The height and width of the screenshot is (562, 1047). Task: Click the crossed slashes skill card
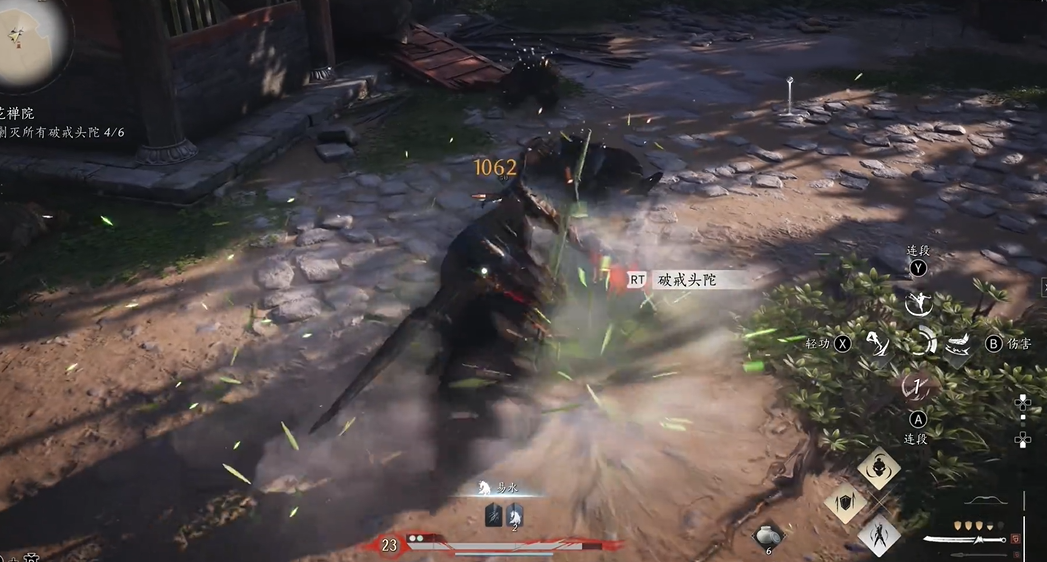click(494, 515)
